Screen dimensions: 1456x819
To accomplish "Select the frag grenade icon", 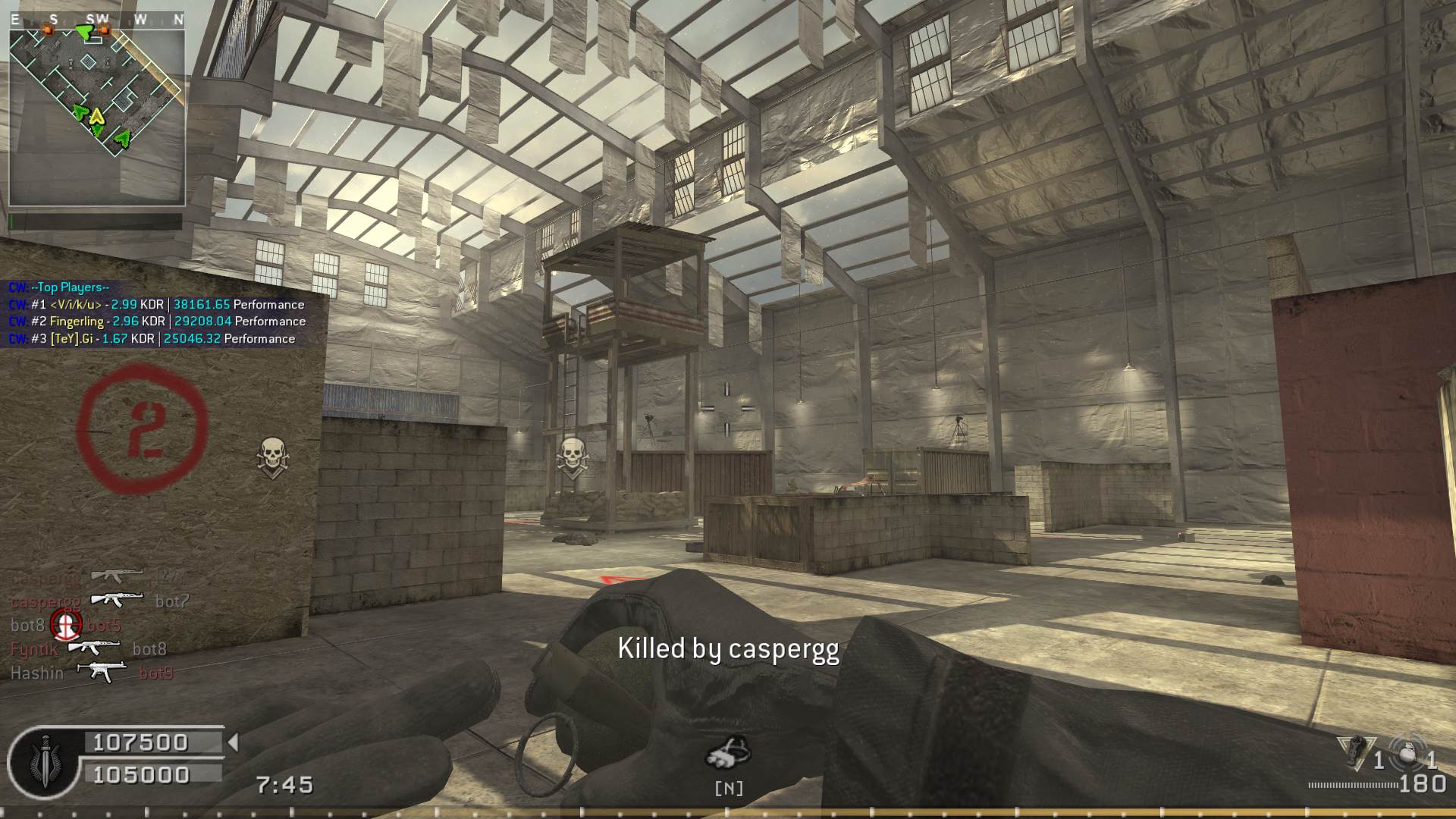I will click(1409, 754).
